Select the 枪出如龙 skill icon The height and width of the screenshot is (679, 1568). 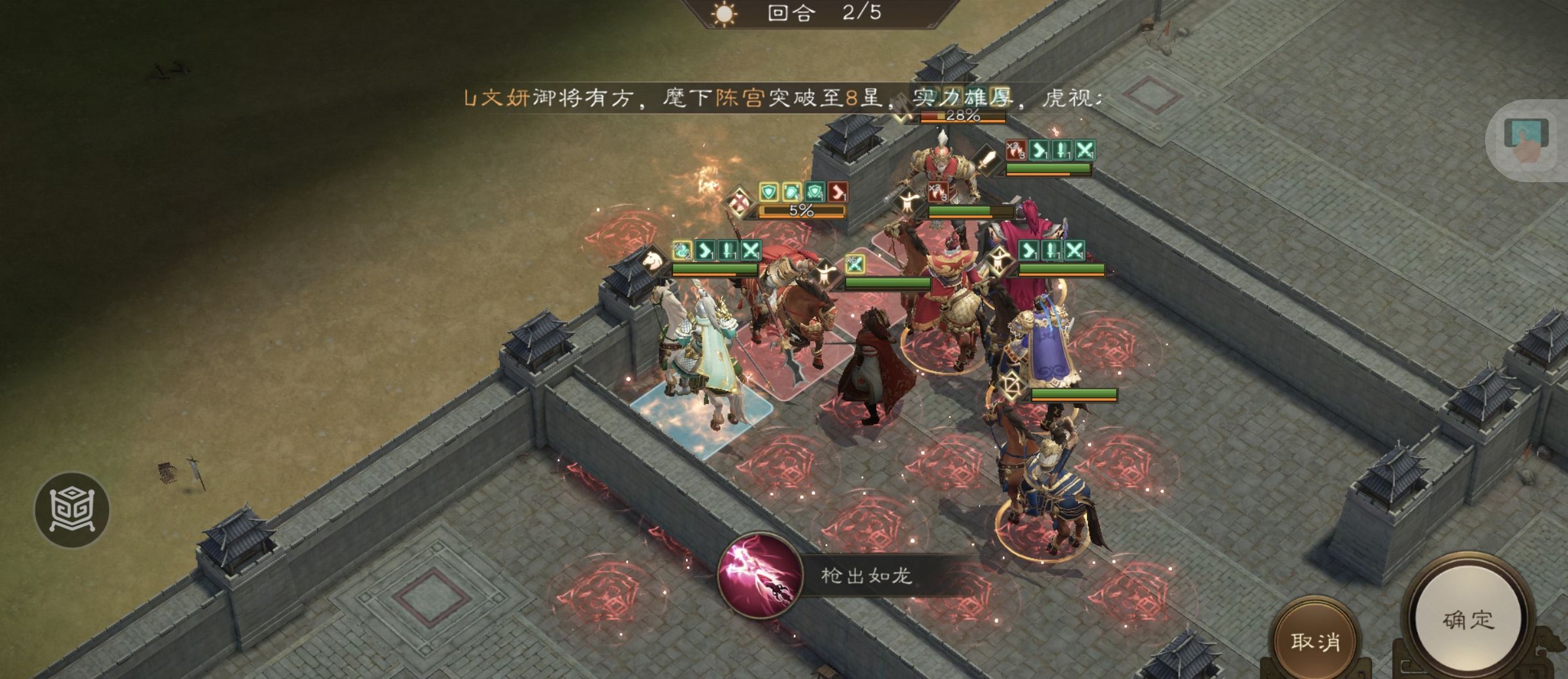tap(760, 576)
